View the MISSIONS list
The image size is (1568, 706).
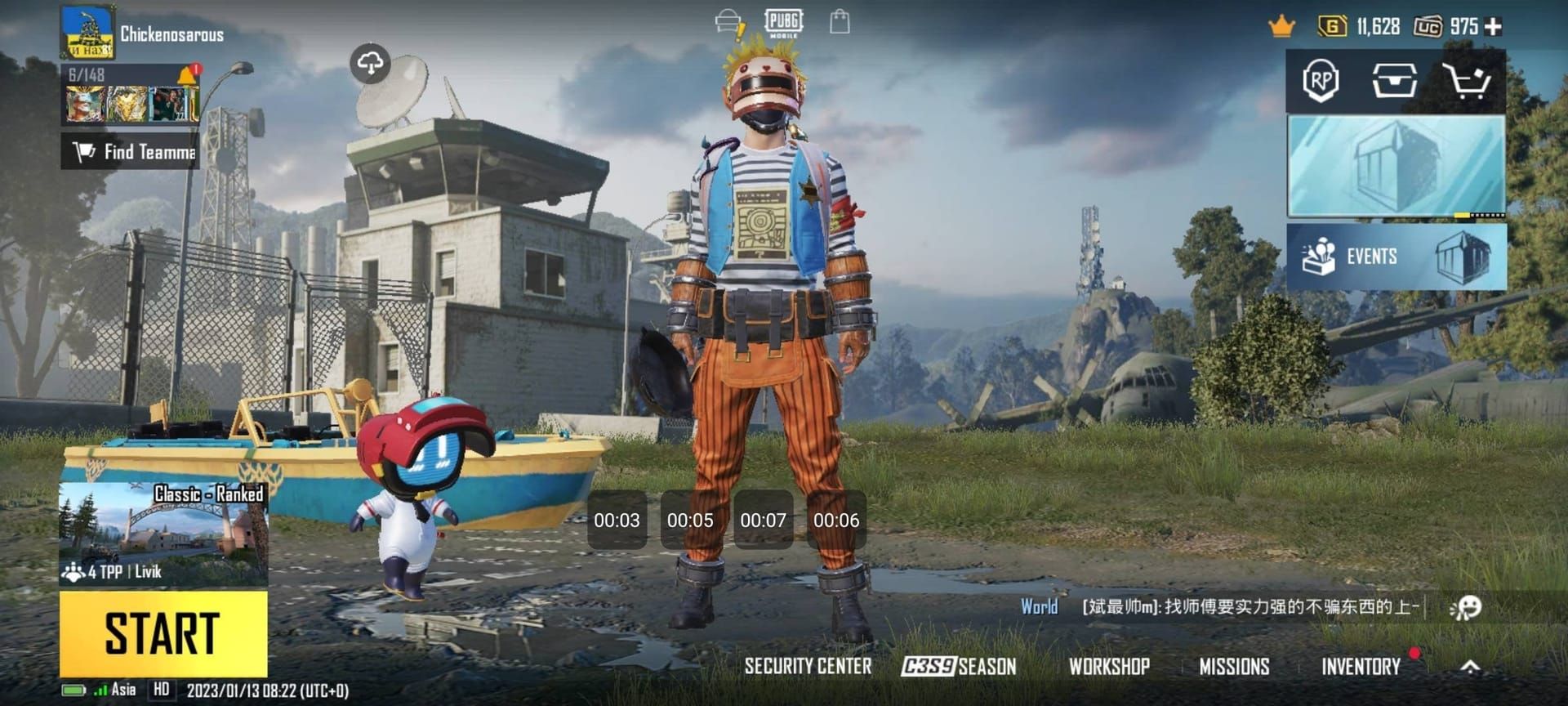pyautogui.click(x=1234, y=667)
